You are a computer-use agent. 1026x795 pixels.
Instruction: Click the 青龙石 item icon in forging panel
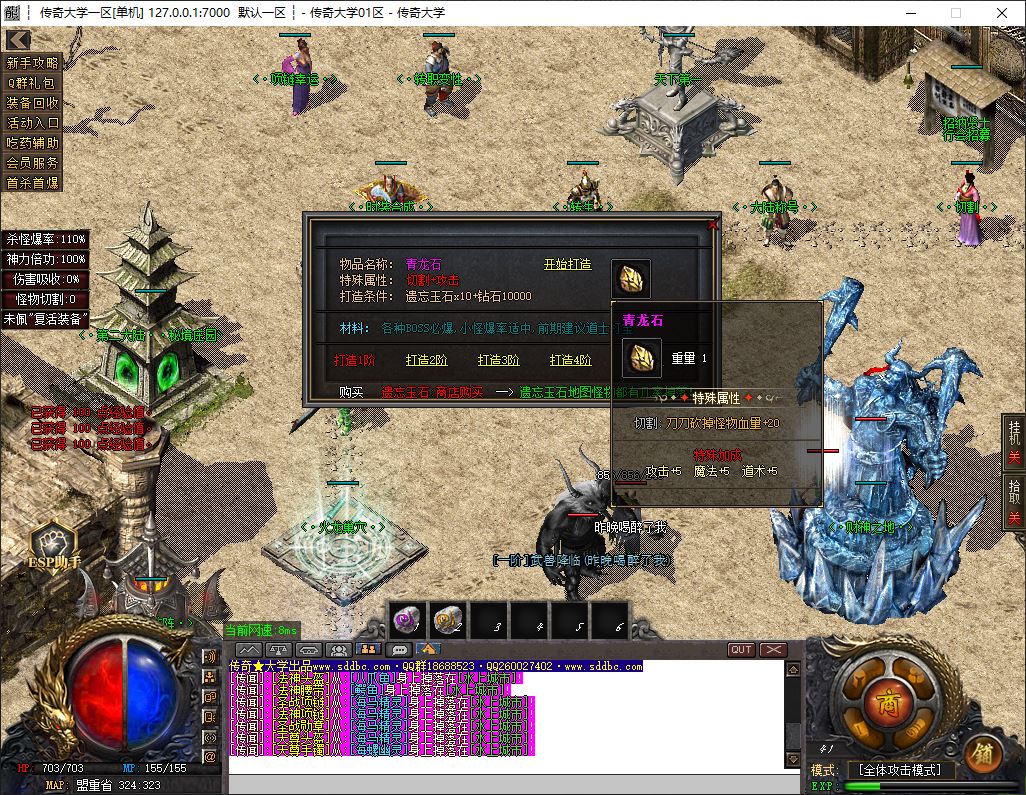click(x=631, y=279)
